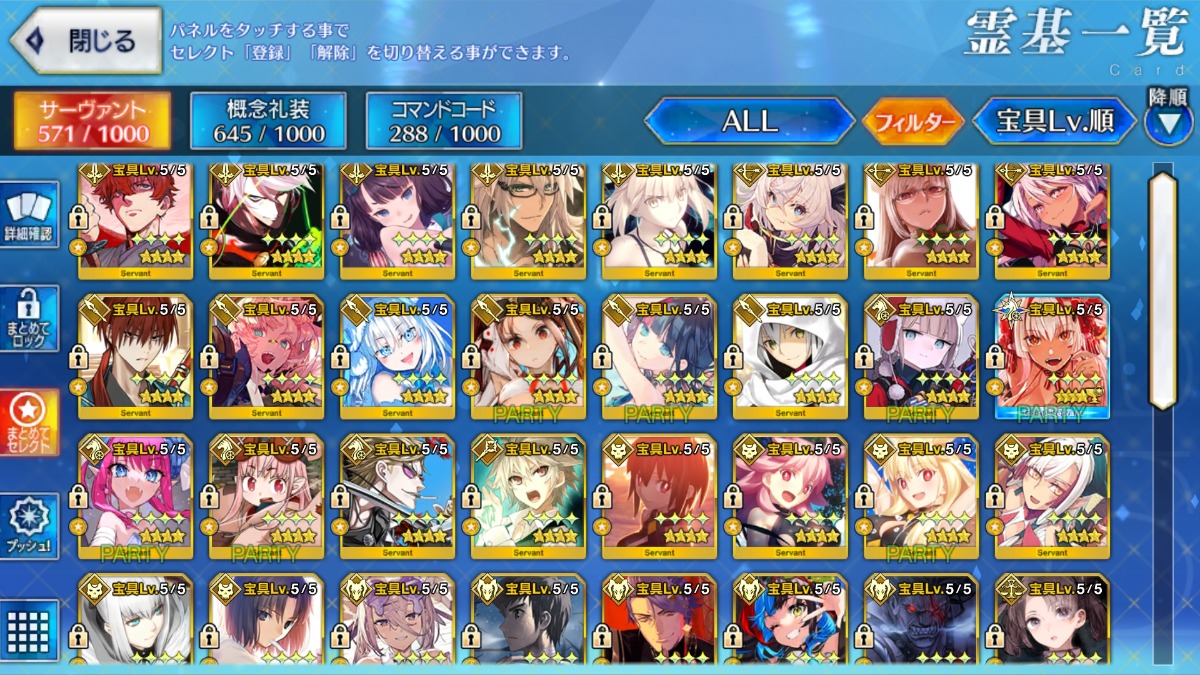Select the blue-framed white-haired tanned servant card
The image size is (1200, 675).
click(1052, 357)
